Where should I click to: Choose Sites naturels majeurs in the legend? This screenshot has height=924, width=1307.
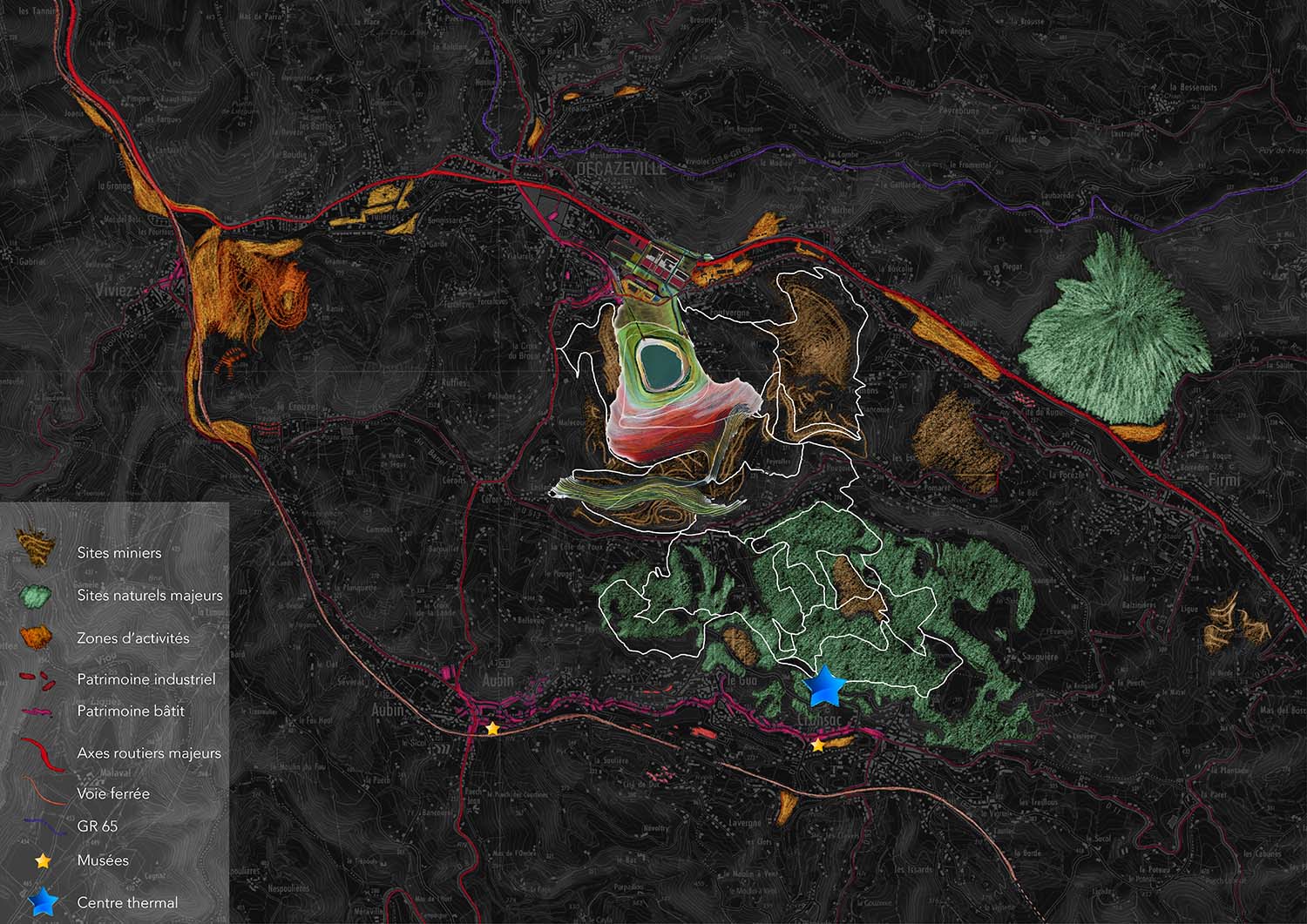(149, 596)
